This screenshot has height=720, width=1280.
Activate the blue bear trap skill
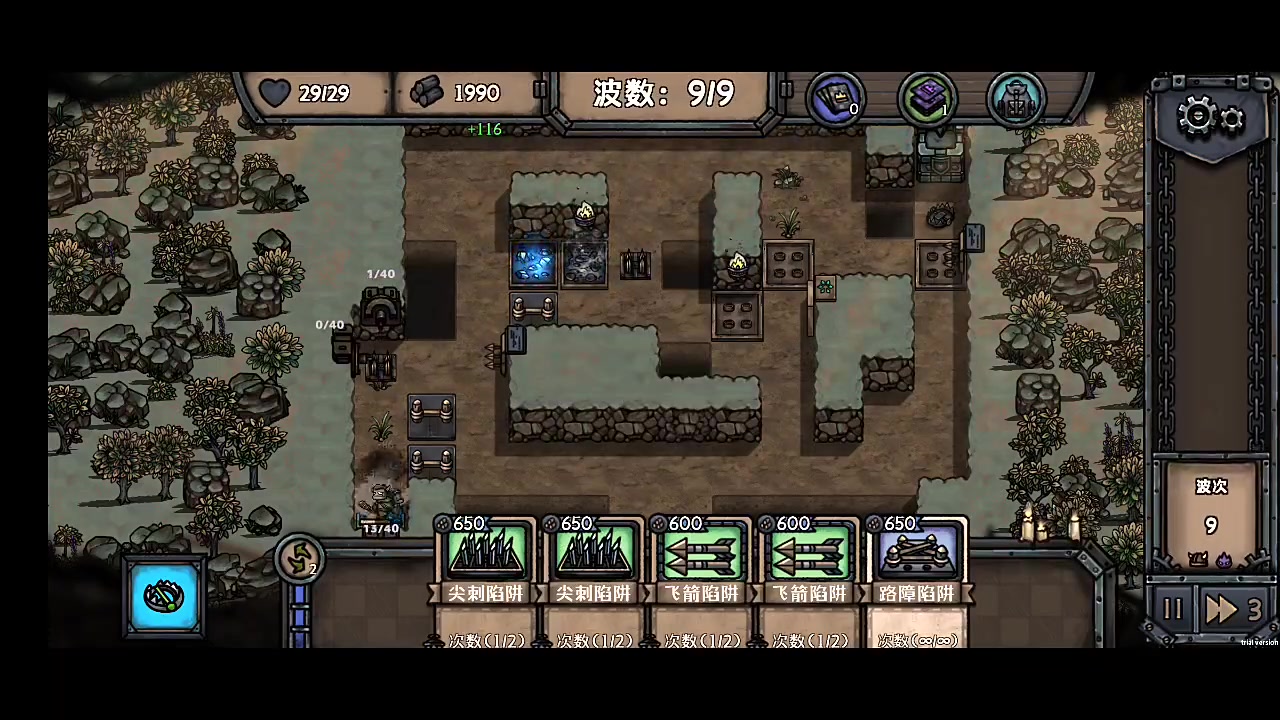pos(165,597)
